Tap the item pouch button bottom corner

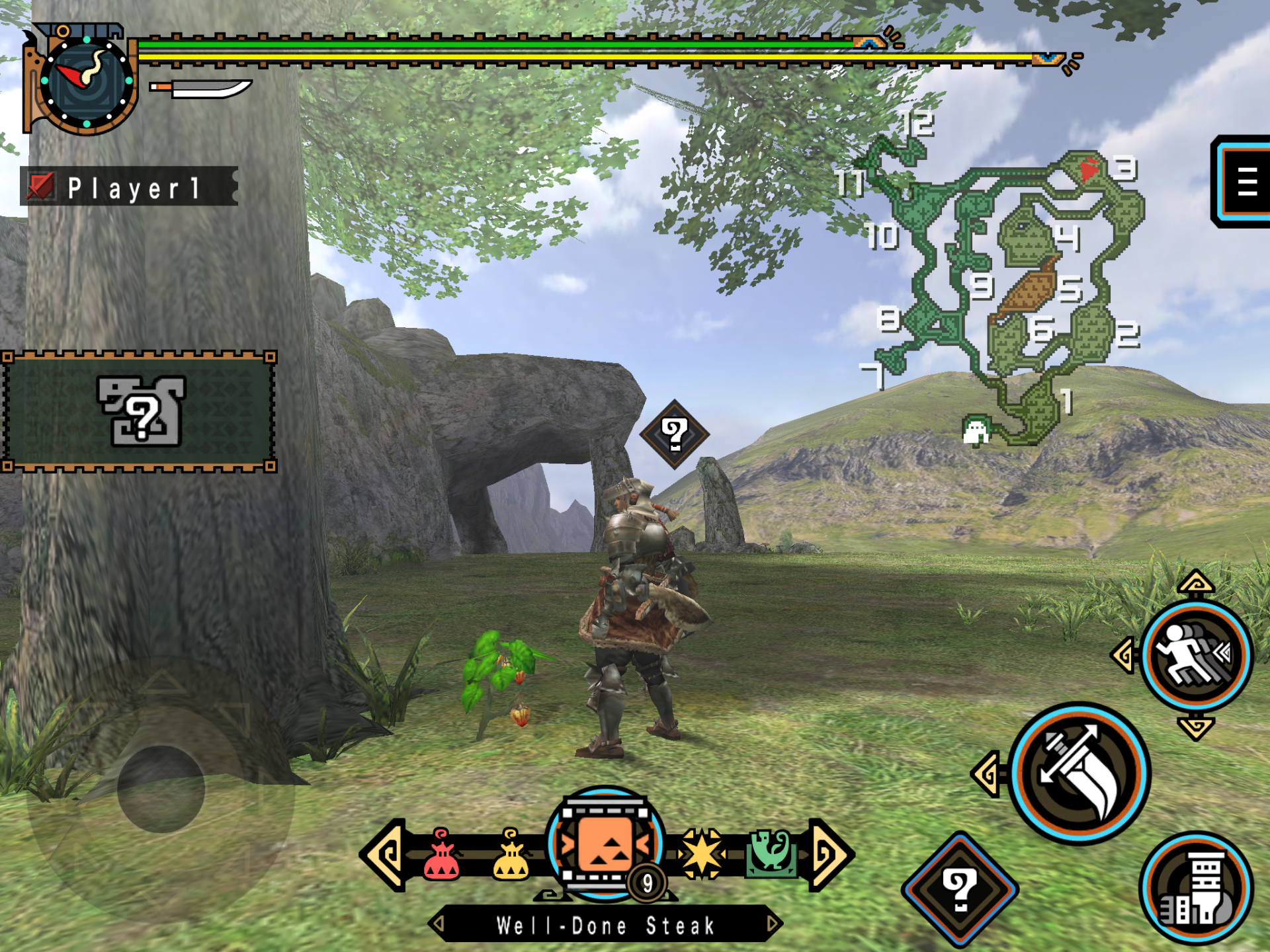pyautogui.click(x=1196, y=890)
